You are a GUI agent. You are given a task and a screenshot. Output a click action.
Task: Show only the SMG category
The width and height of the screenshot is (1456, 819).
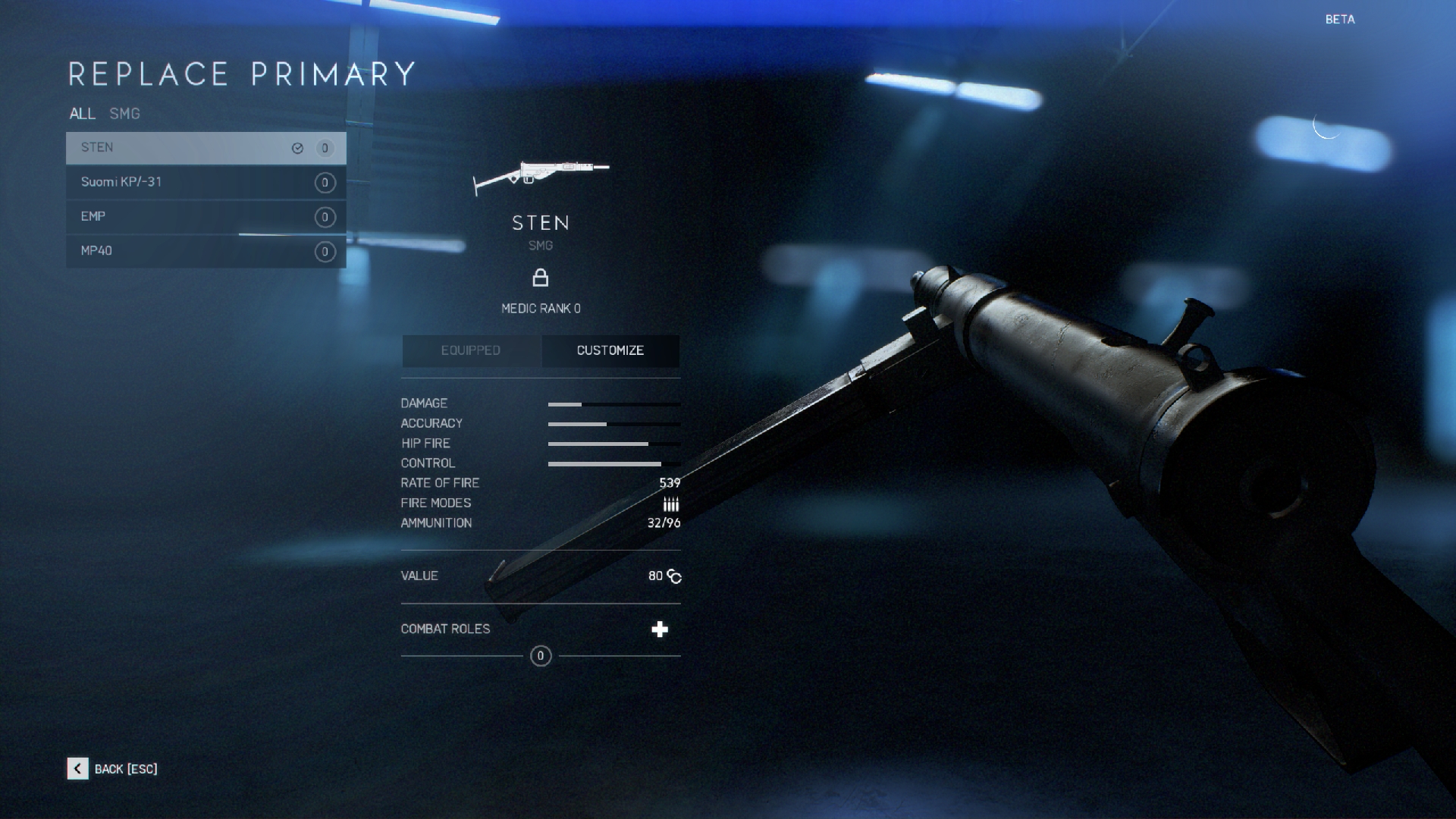[x=124, y=114]
